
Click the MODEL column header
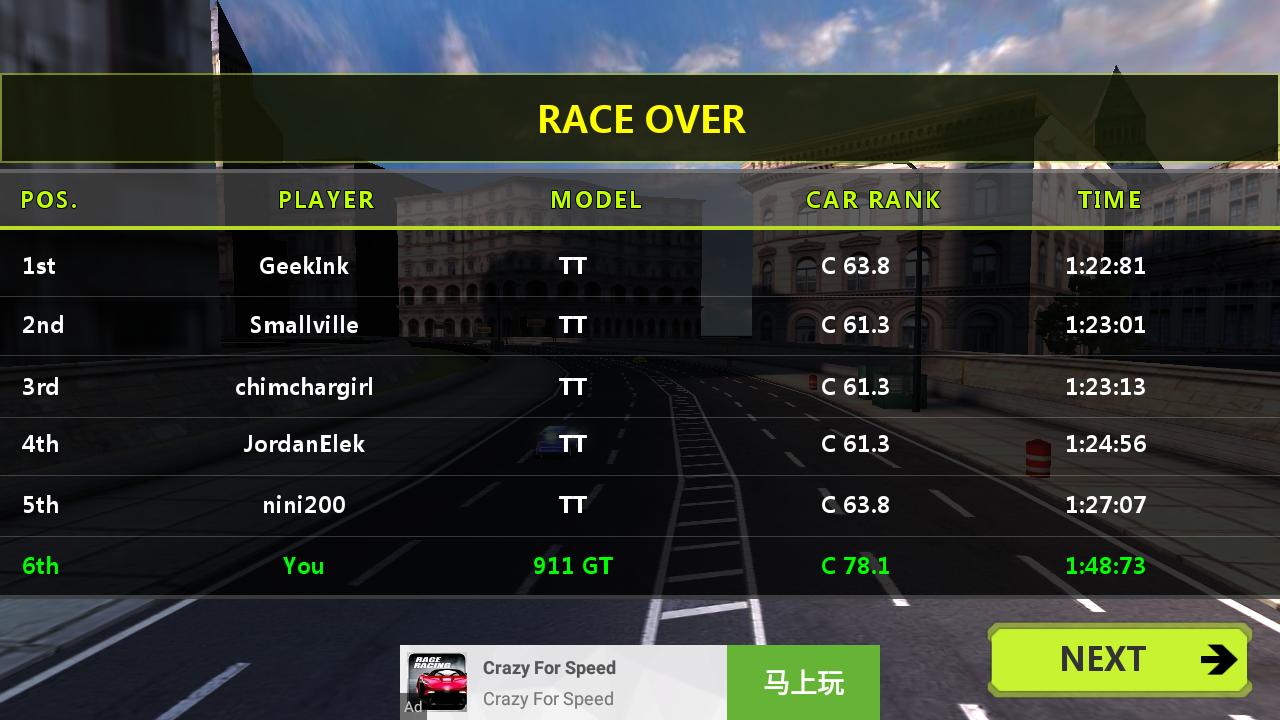596,199
